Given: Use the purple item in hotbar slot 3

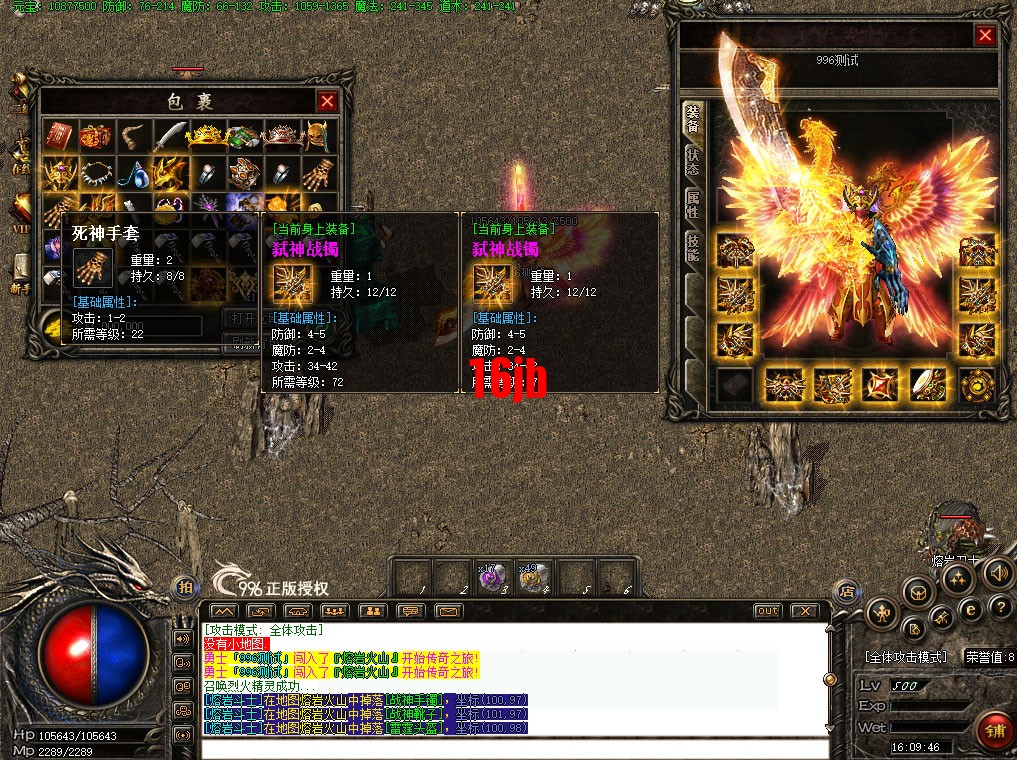Looking at the screenshot, I should pos(490,578).
